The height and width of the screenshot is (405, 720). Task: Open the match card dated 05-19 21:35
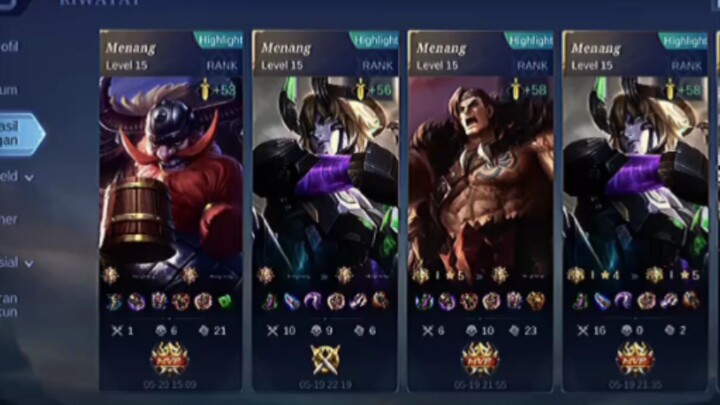coord(635,180)
